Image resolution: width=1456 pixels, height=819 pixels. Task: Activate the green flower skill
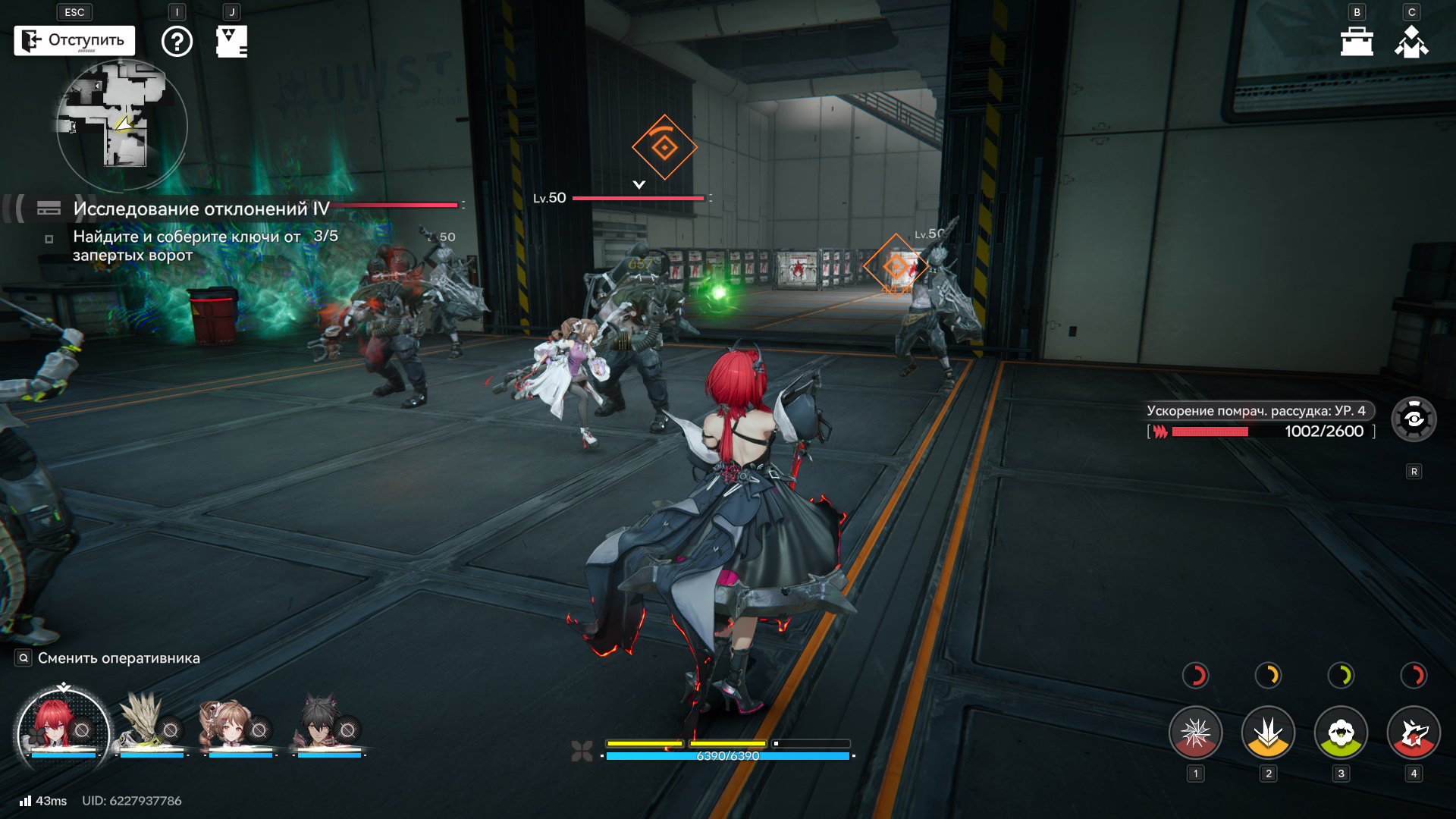click(x=1341, y=733)
